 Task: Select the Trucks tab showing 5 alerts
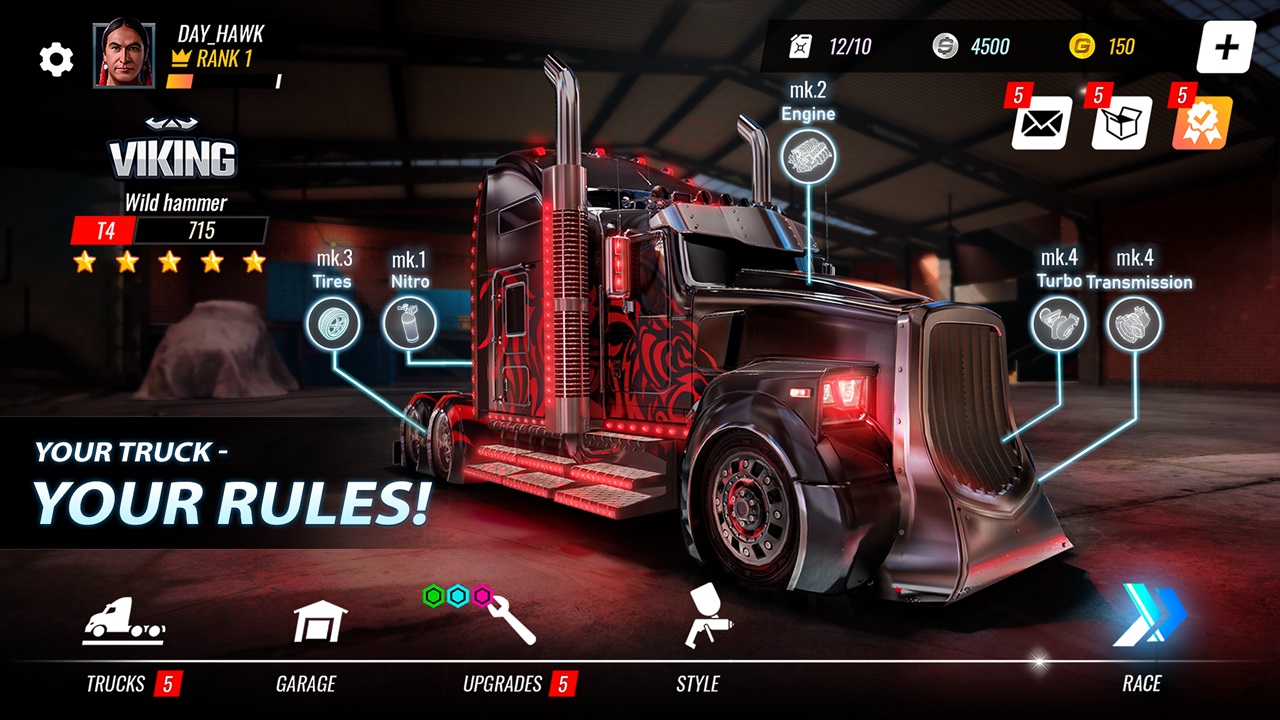122,620
